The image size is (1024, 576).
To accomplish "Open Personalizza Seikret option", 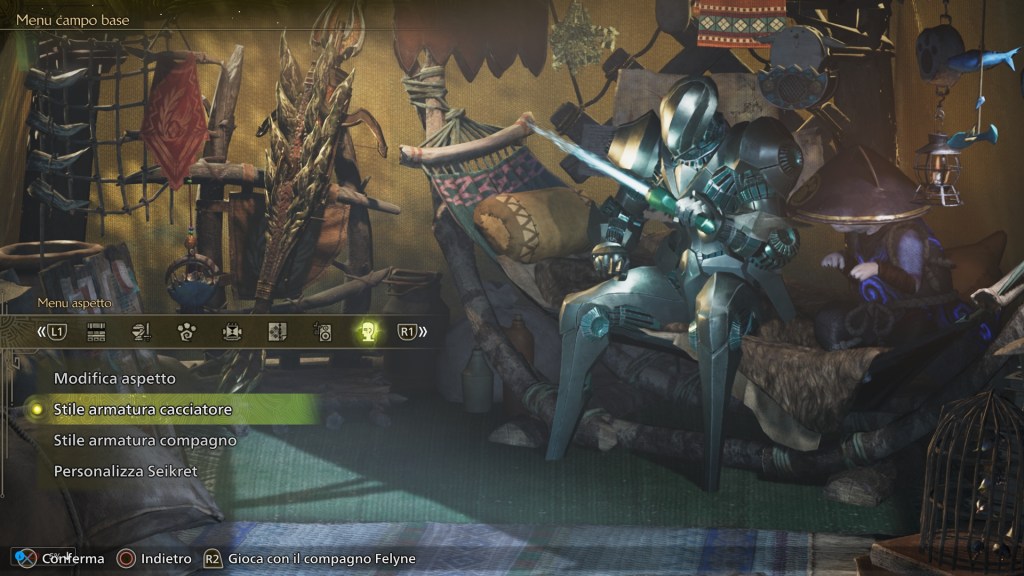I will [x=126, y=470].
